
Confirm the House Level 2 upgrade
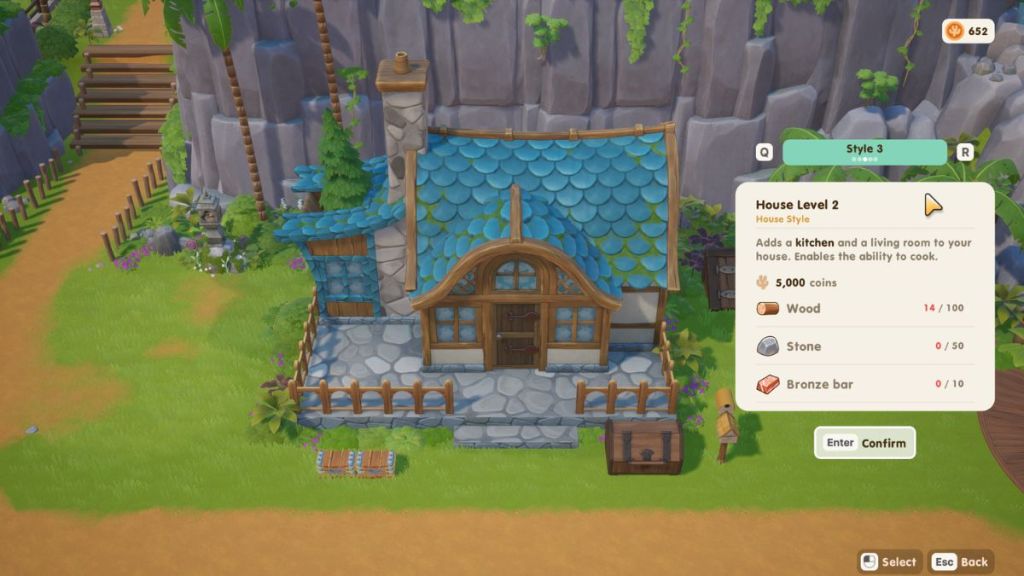click(x=865, y=443)
